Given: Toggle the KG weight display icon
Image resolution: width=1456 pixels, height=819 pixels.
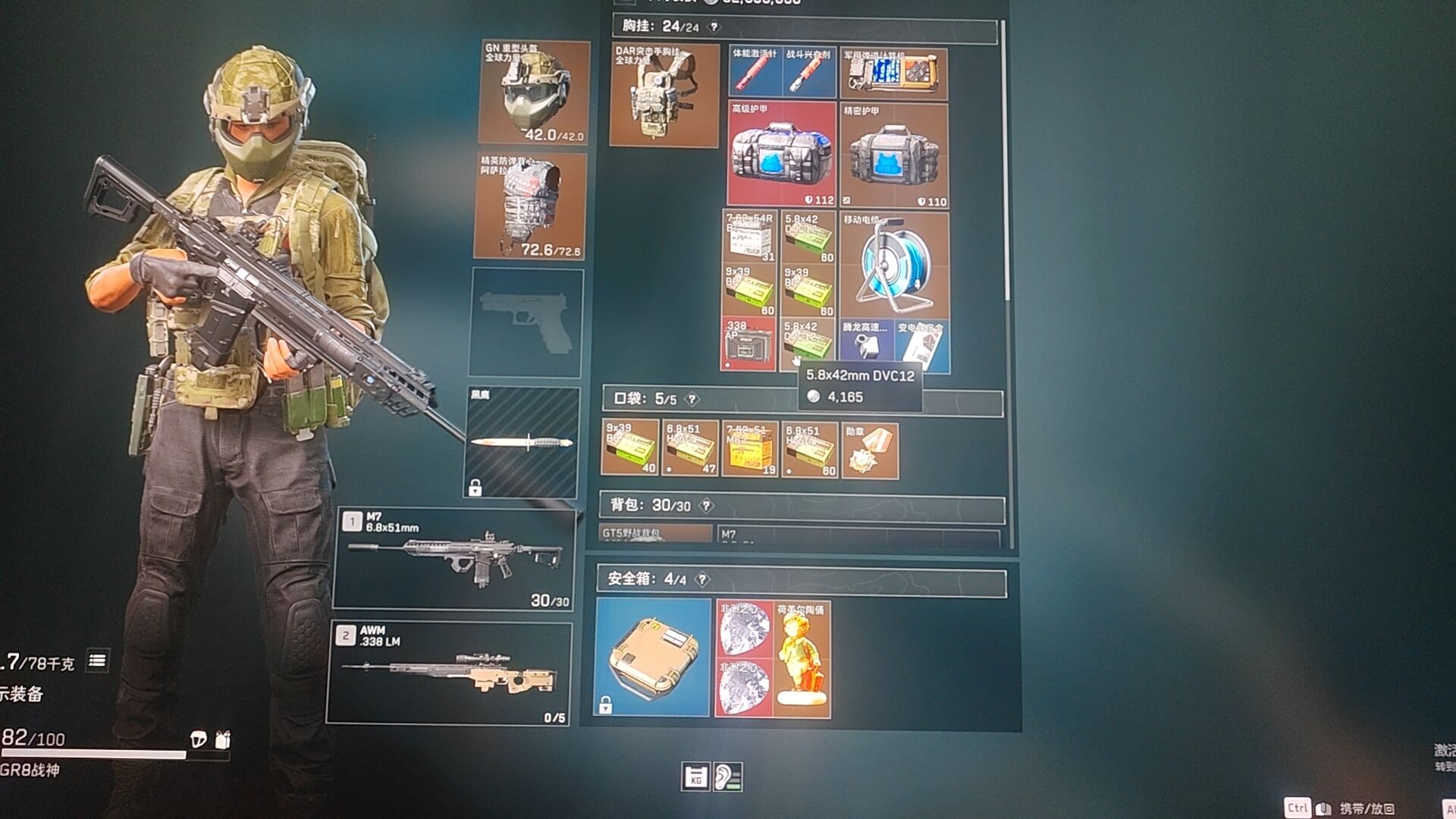Looking at the screenshot, I should tap(695, 777).
